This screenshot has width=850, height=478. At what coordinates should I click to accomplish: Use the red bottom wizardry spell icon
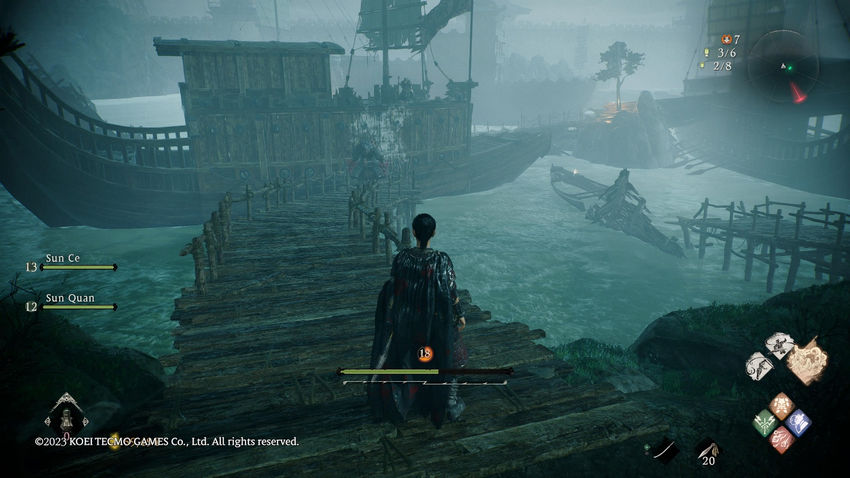pyautogui.click(x=781, y=439)
